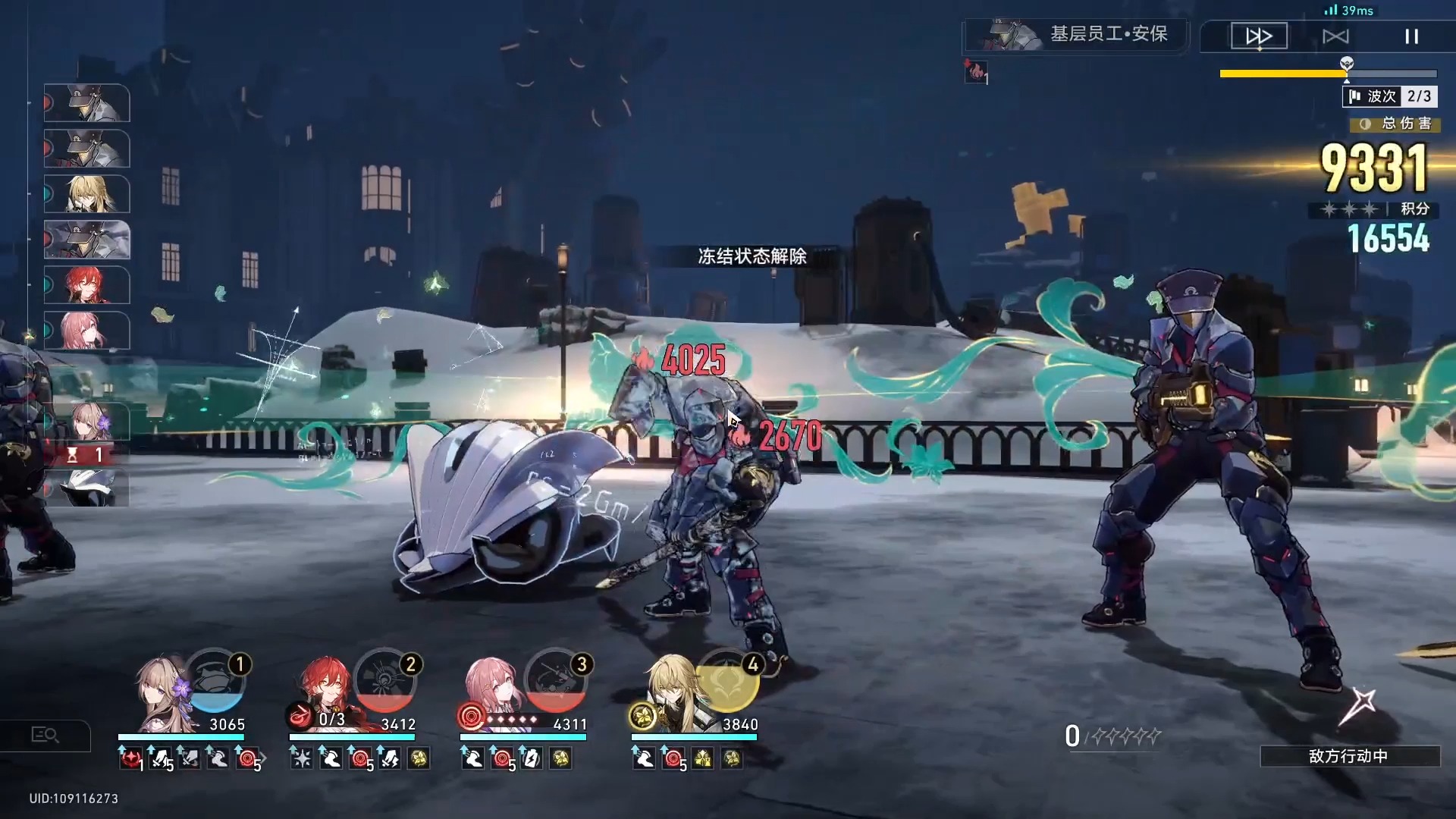Open the enemy info panel 基层员工•安保
The image size is (1456, 819).
pos(1077,34)
